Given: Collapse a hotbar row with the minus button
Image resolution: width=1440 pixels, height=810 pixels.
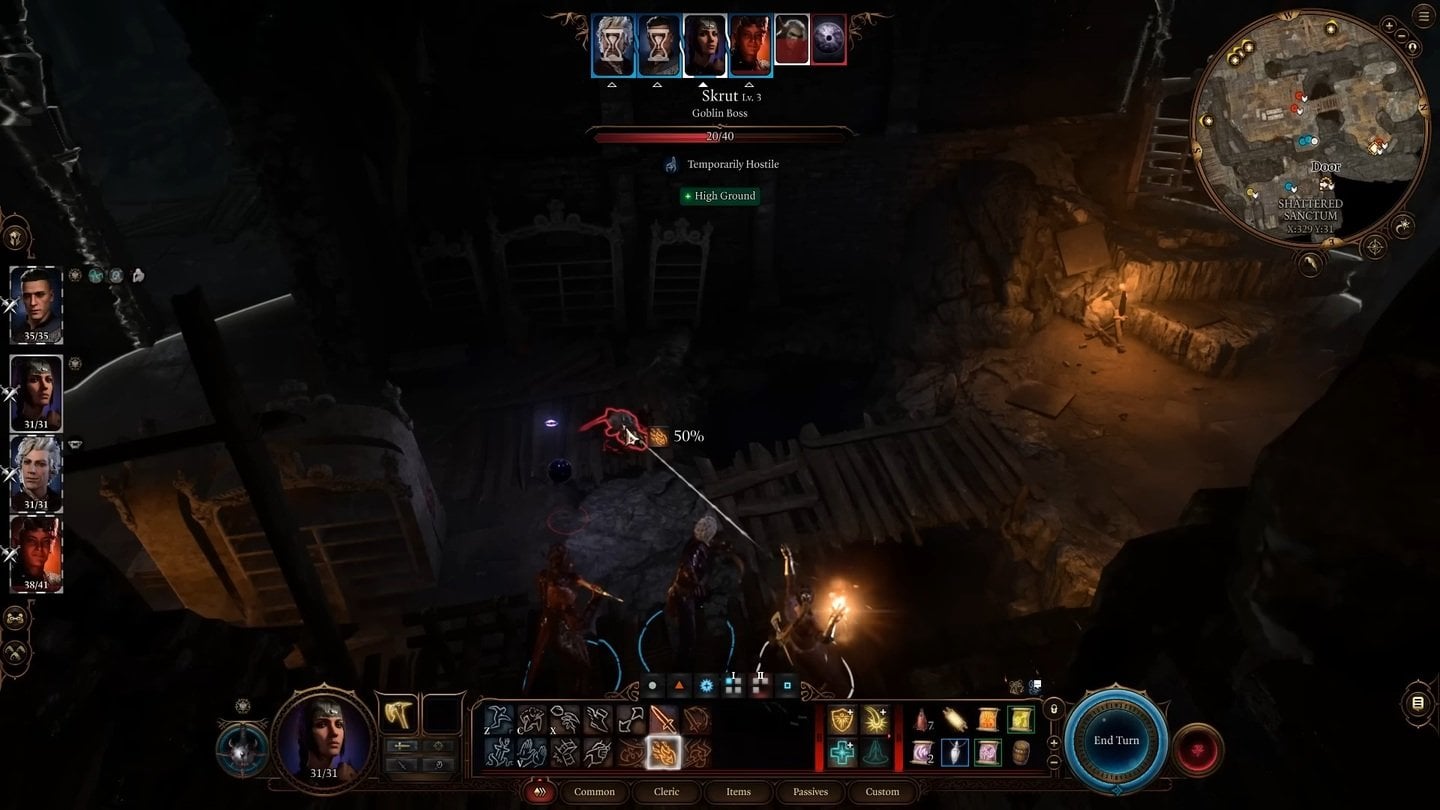Looking at the screenshot, I should tap(1053, 762).
